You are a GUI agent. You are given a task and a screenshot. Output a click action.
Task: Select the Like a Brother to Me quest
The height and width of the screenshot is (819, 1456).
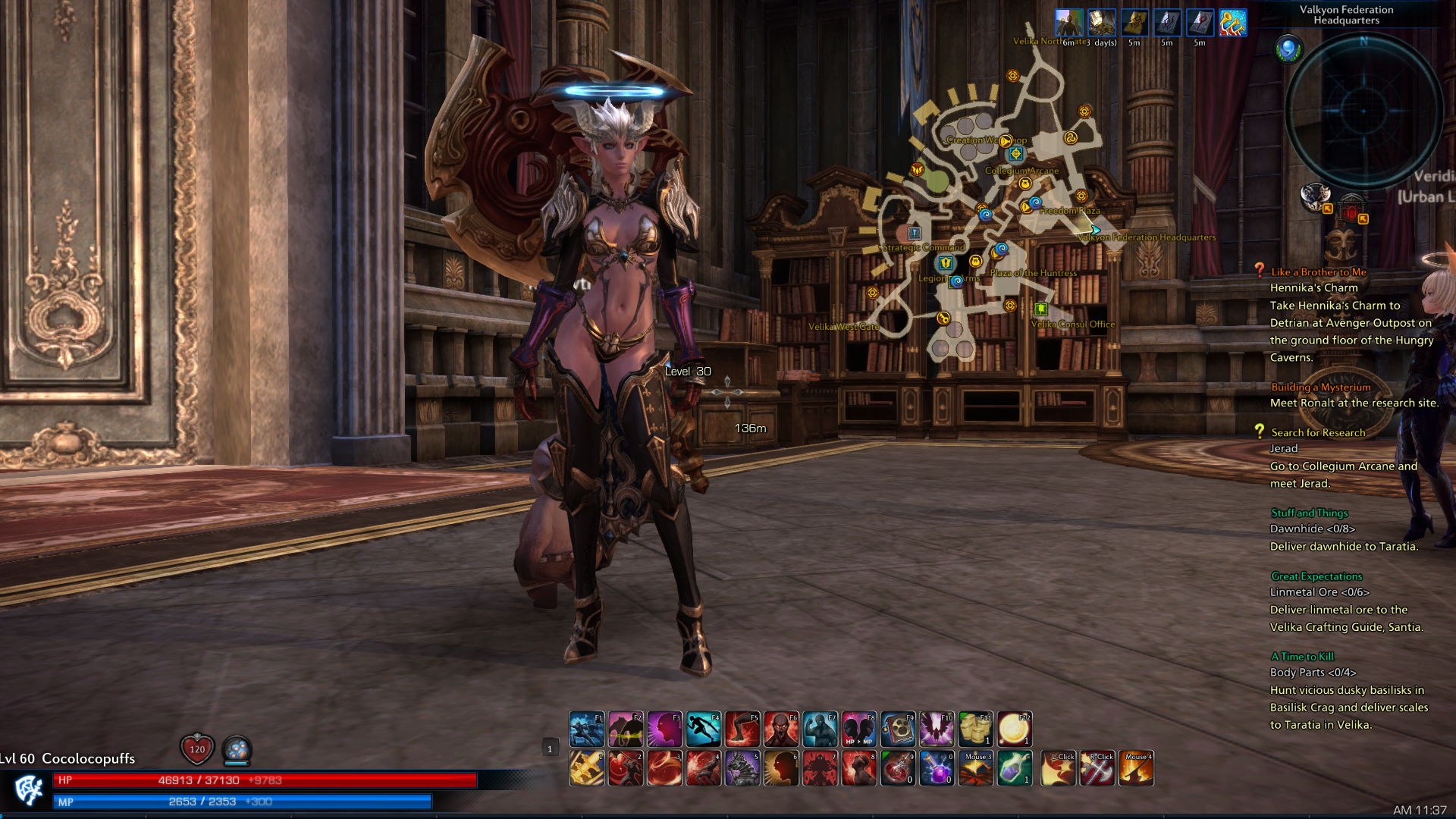pos(1318,272)
